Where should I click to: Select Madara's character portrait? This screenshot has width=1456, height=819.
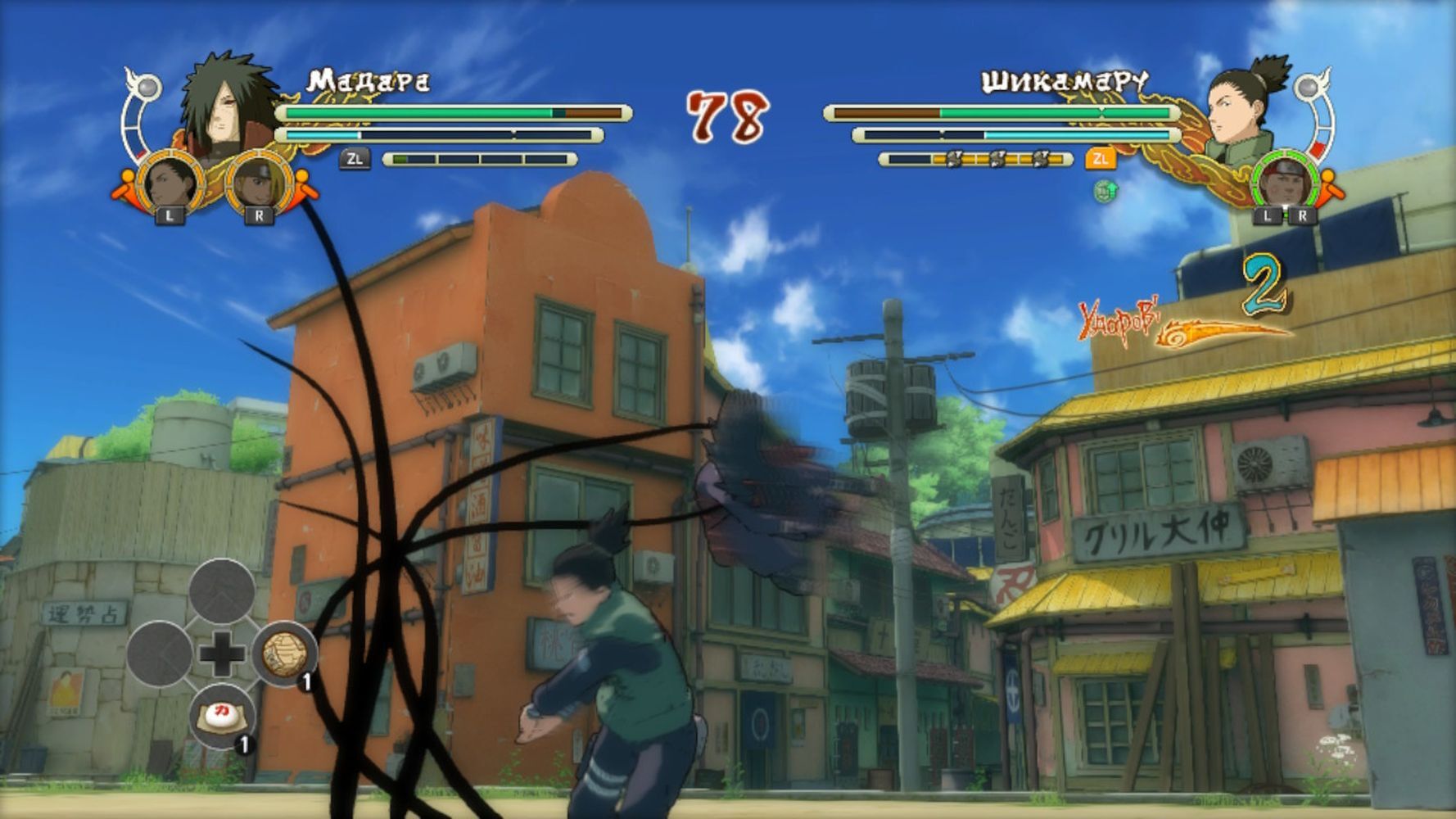point(228,102)
